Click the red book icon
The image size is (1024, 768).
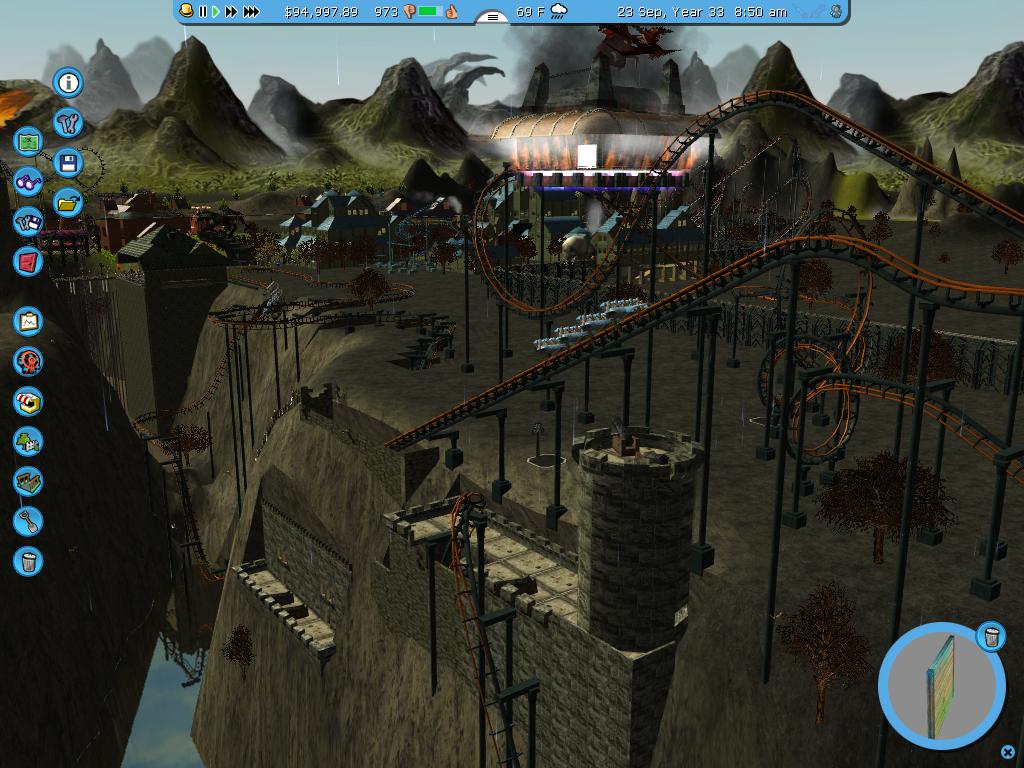(x=28, y=262)
